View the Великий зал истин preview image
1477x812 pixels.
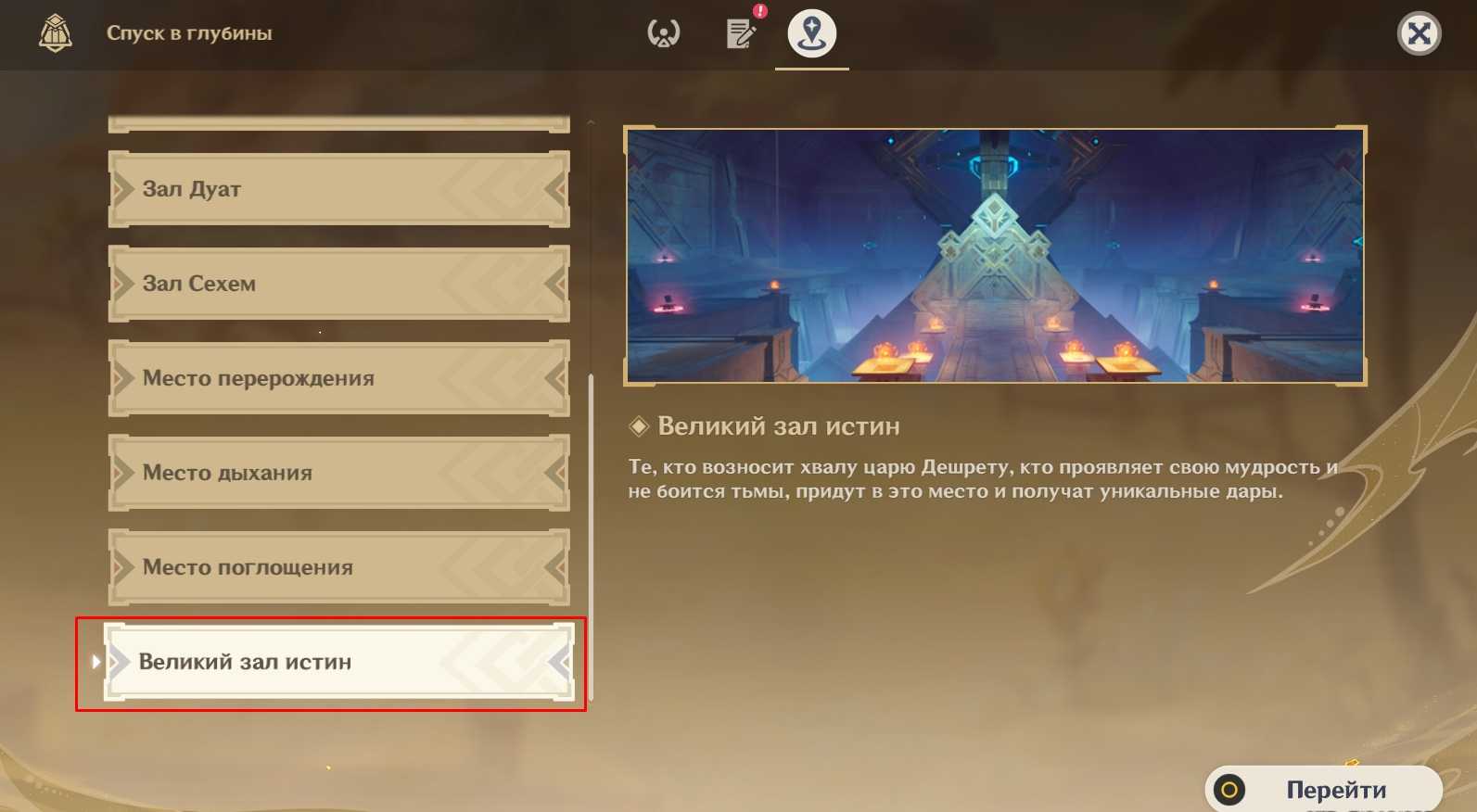pyautogui.click(x=995, y=256)
